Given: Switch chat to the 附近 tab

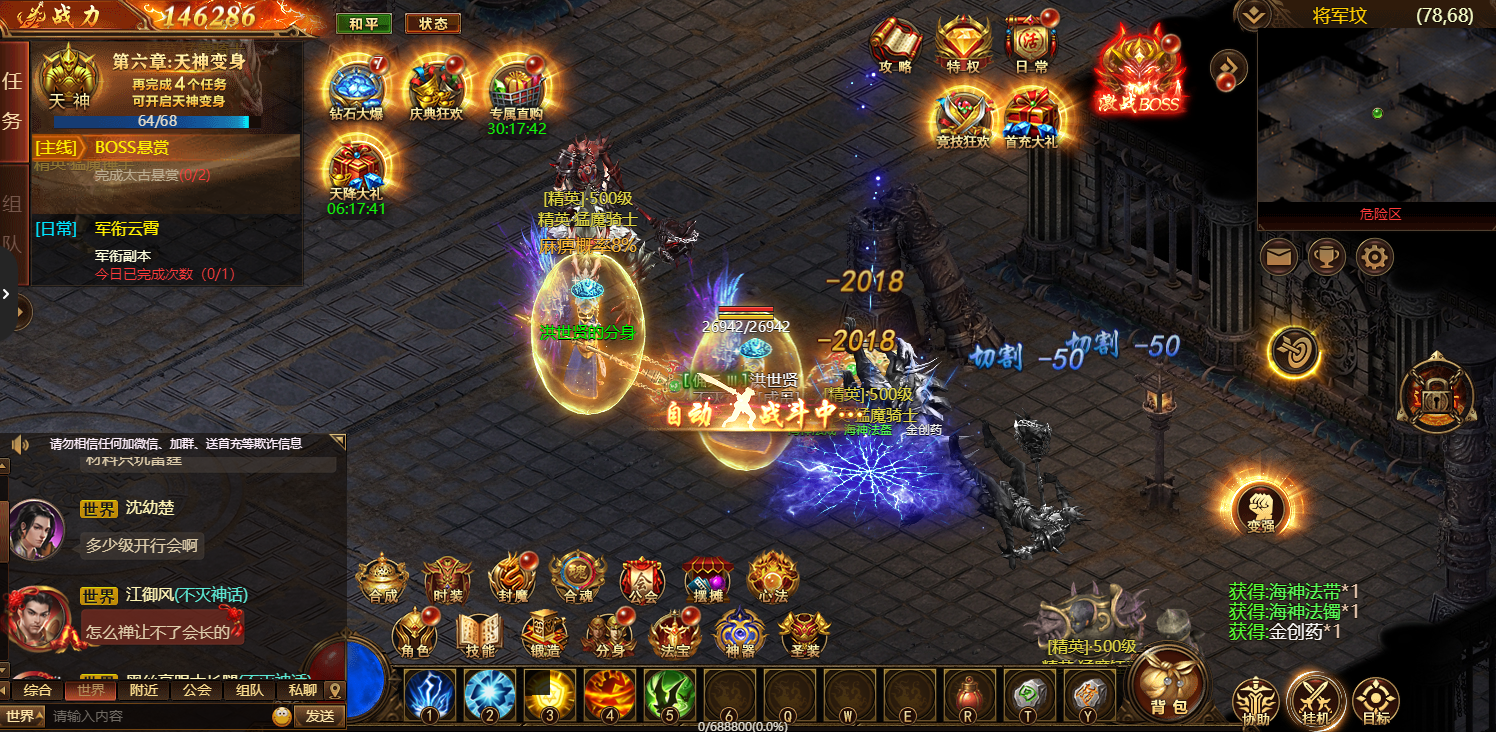Looking at the screenshot, I should coord(144,690).
